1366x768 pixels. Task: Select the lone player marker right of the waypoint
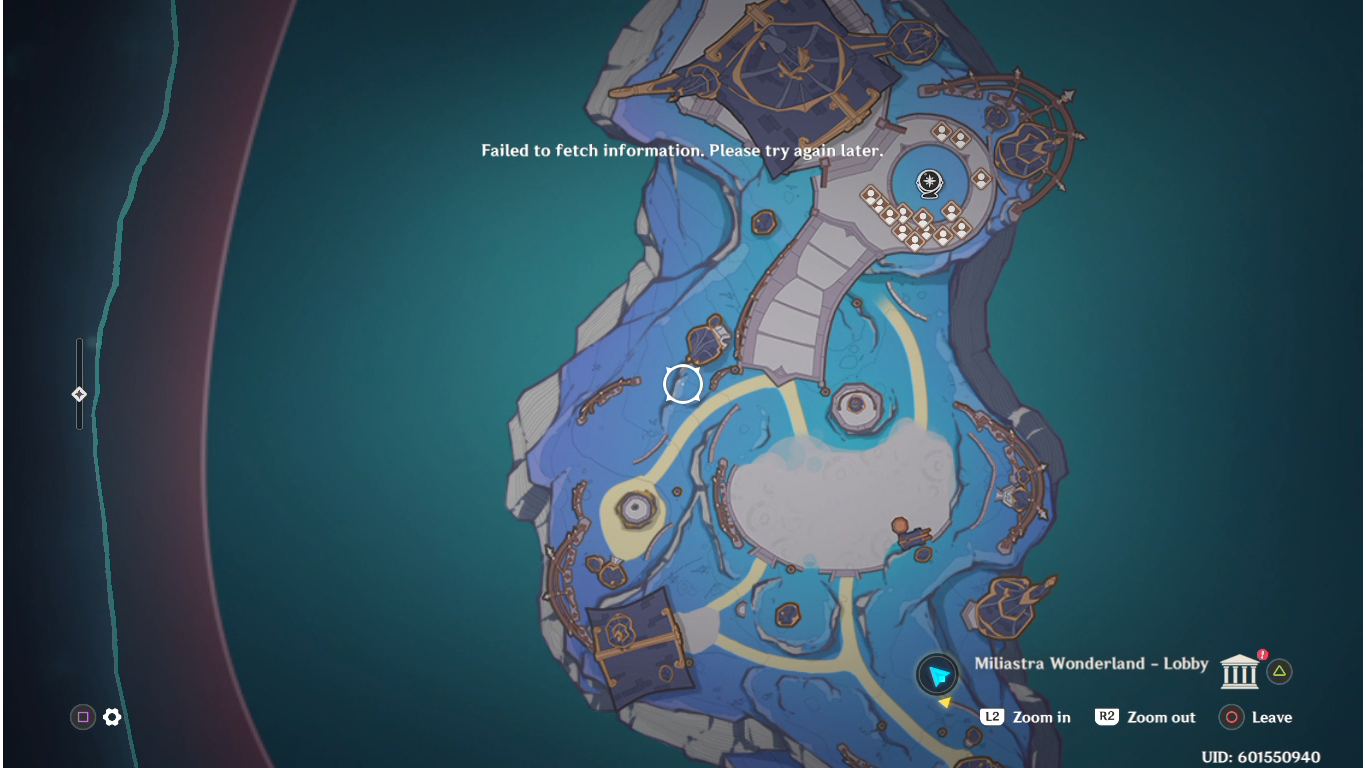(x=981, y=179)
